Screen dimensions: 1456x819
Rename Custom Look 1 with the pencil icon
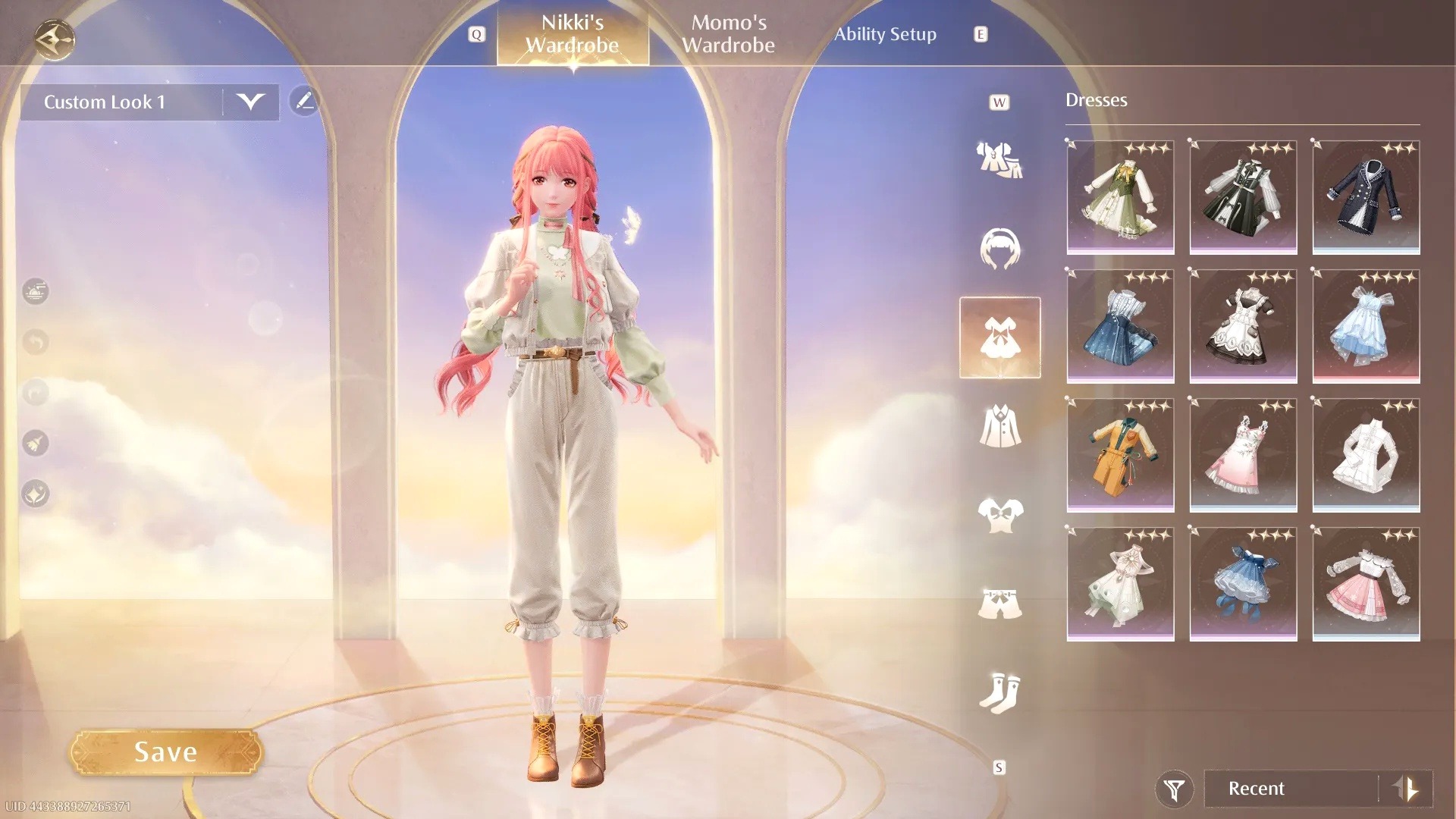click(x=306, y=102)
